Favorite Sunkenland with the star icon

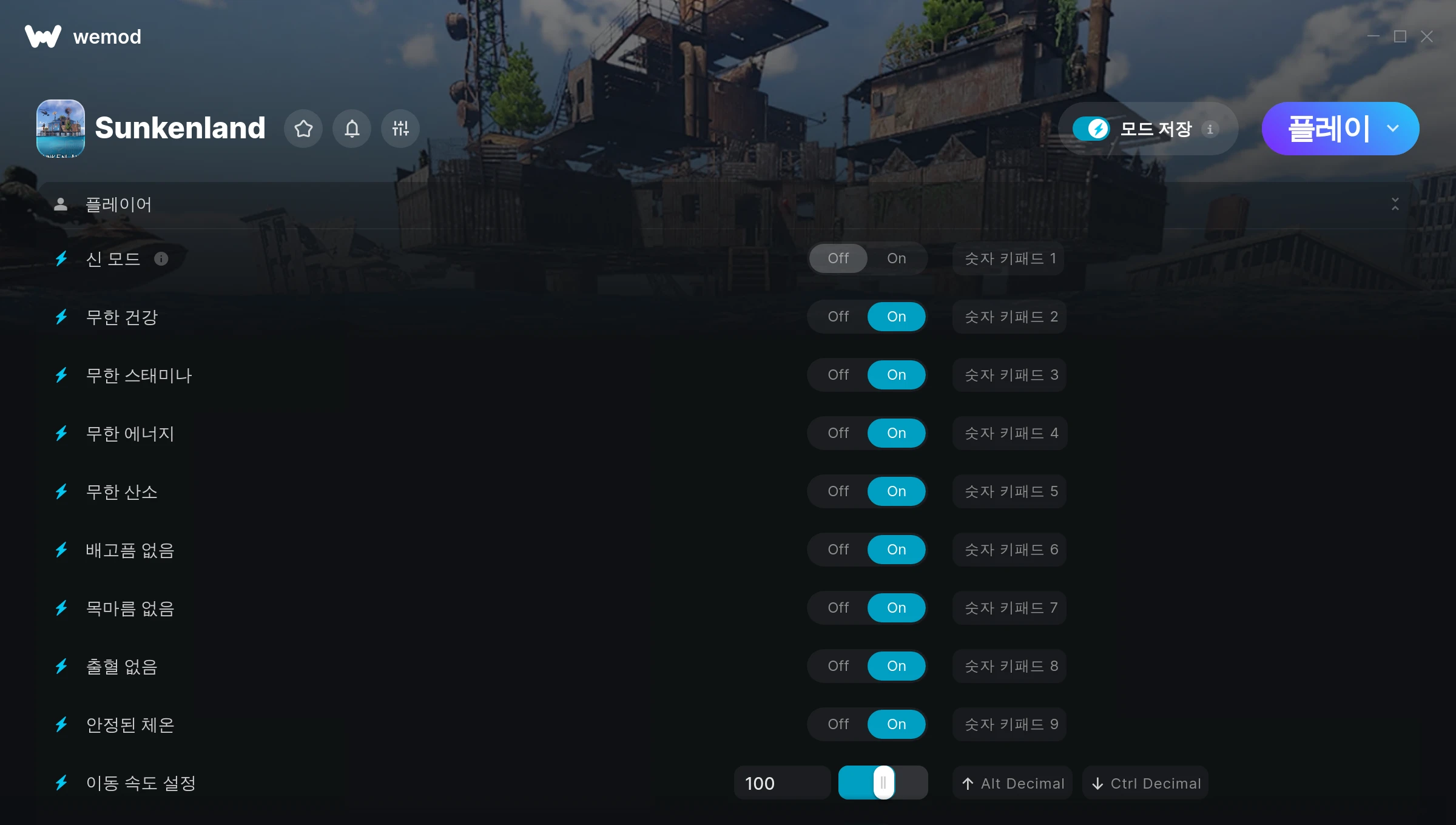(x=303, y=129)
